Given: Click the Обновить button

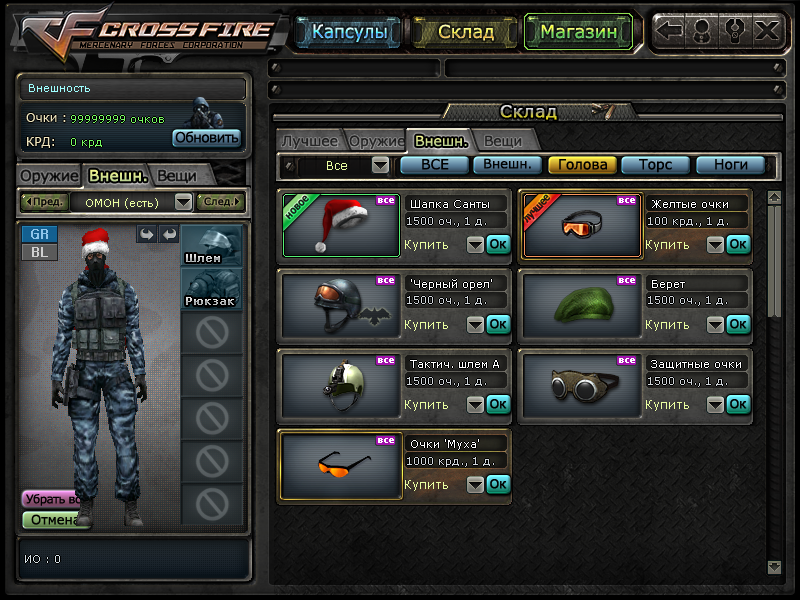Looking at the screenshot, I should 206,138.
